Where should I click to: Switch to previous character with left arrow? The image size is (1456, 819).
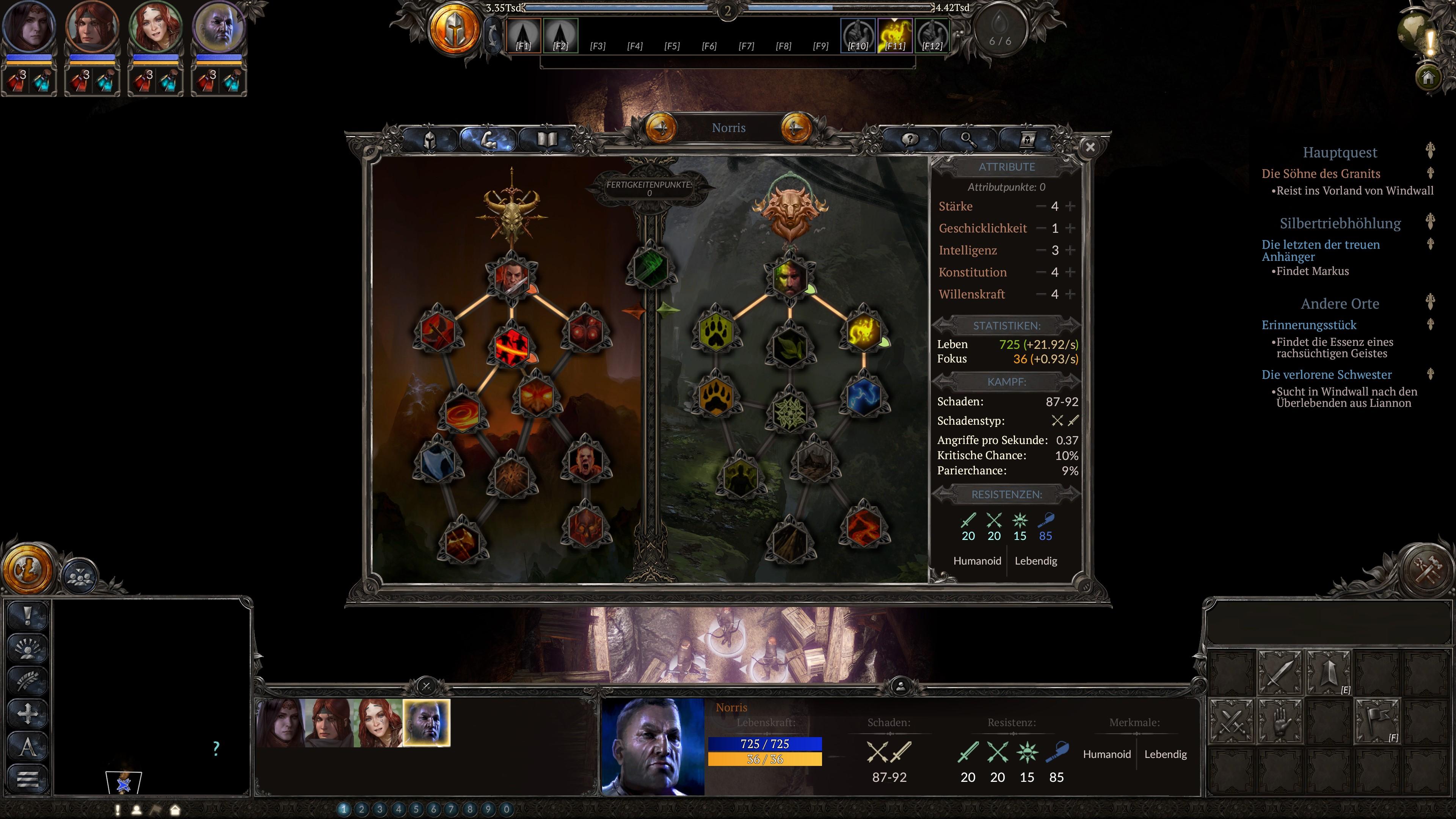pos(661,128)
